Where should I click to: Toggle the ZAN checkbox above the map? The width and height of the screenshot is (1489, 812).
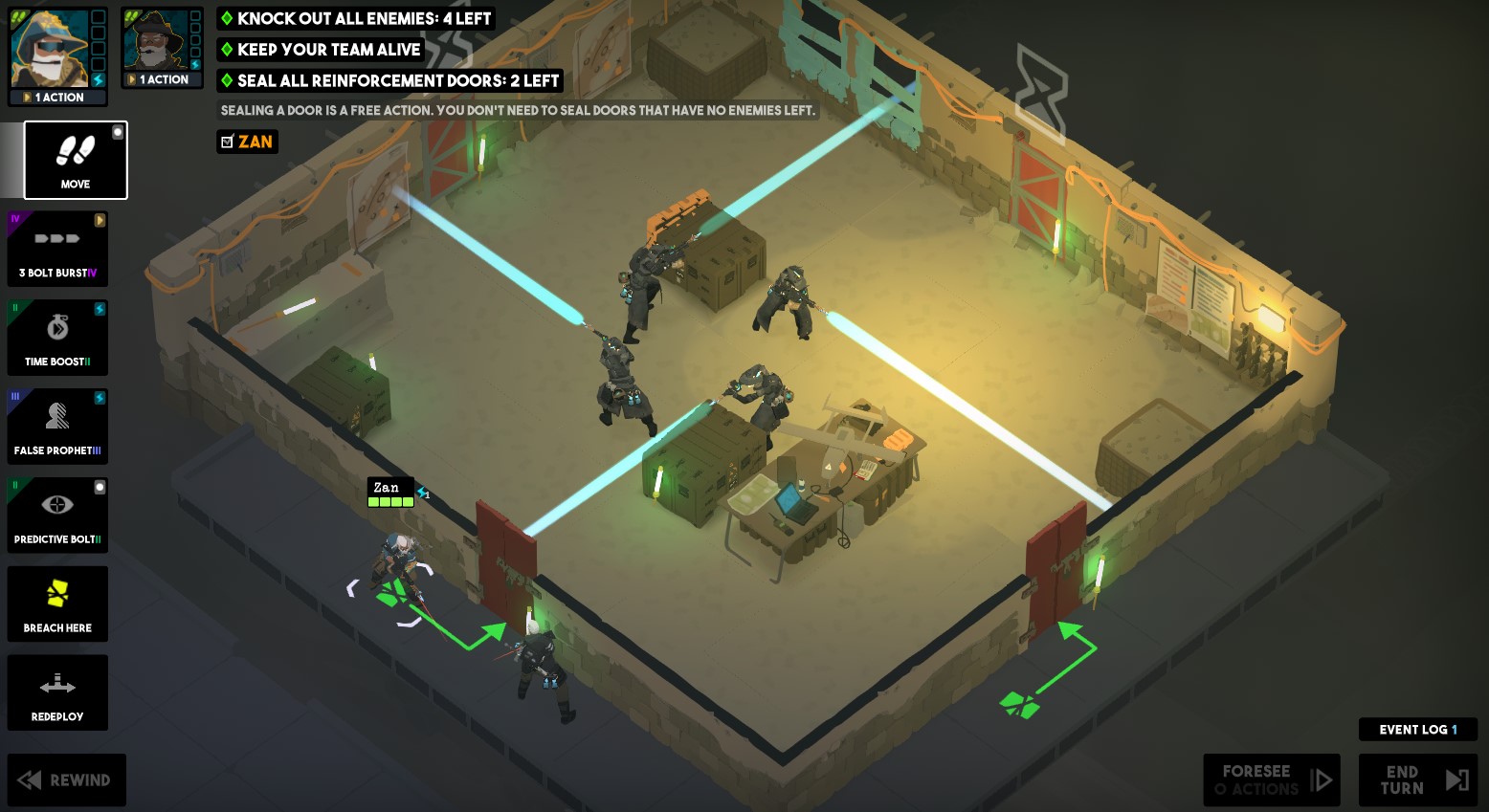226,141
